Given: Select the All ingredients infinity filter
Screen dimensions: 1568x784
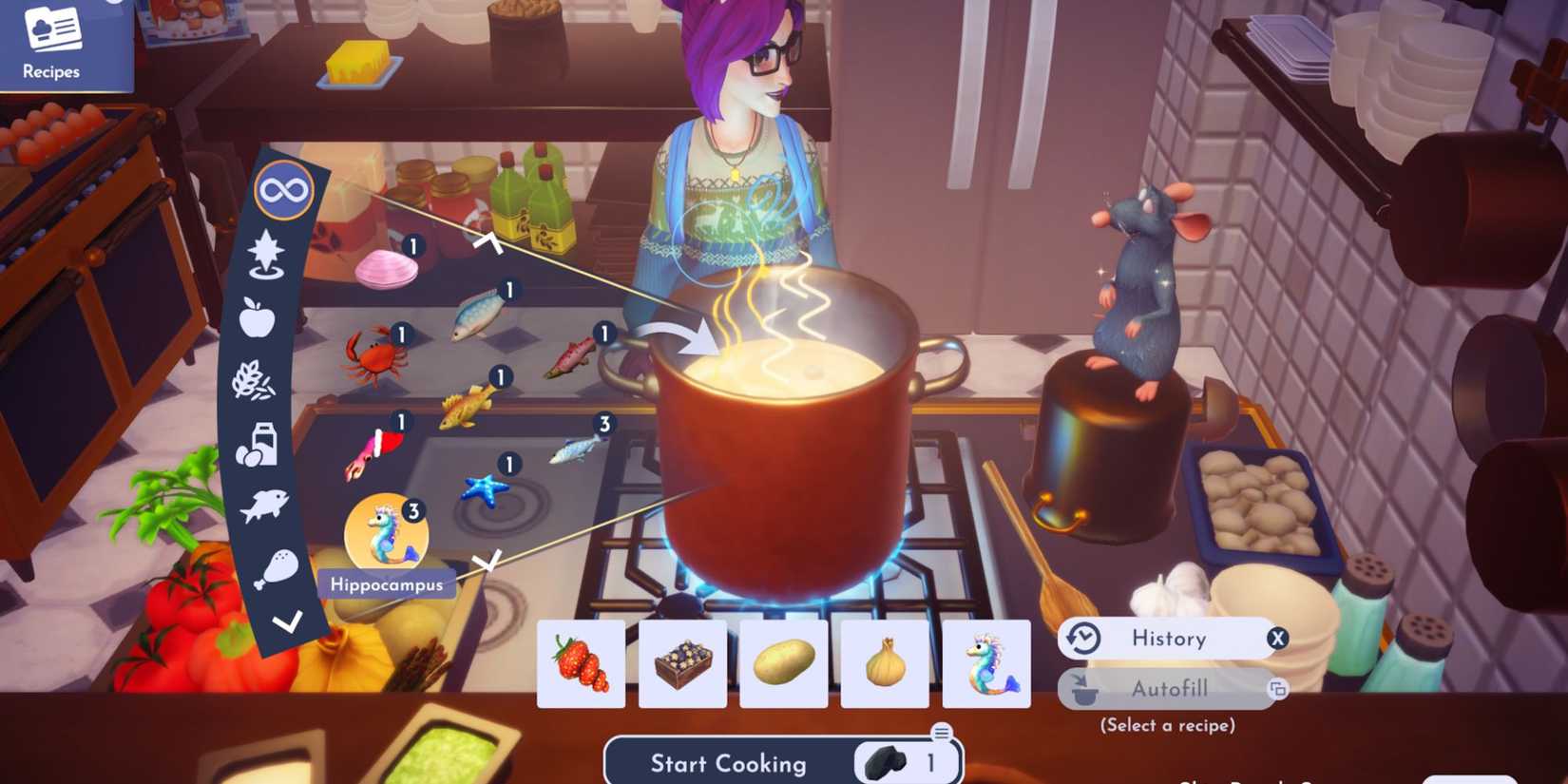Looking at the screenshot, I should pos(284,189).
